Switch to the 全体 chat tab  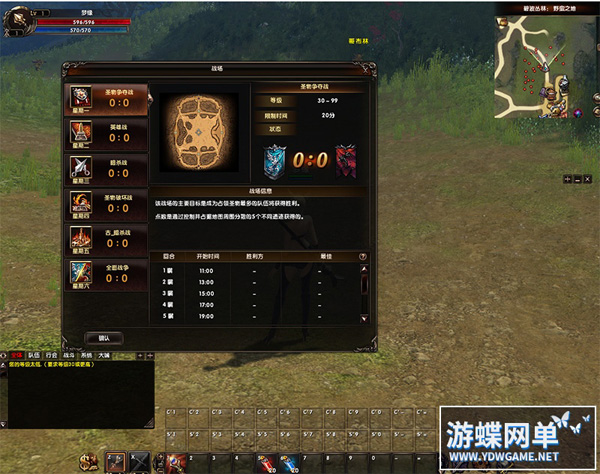(x=15, y=355)
